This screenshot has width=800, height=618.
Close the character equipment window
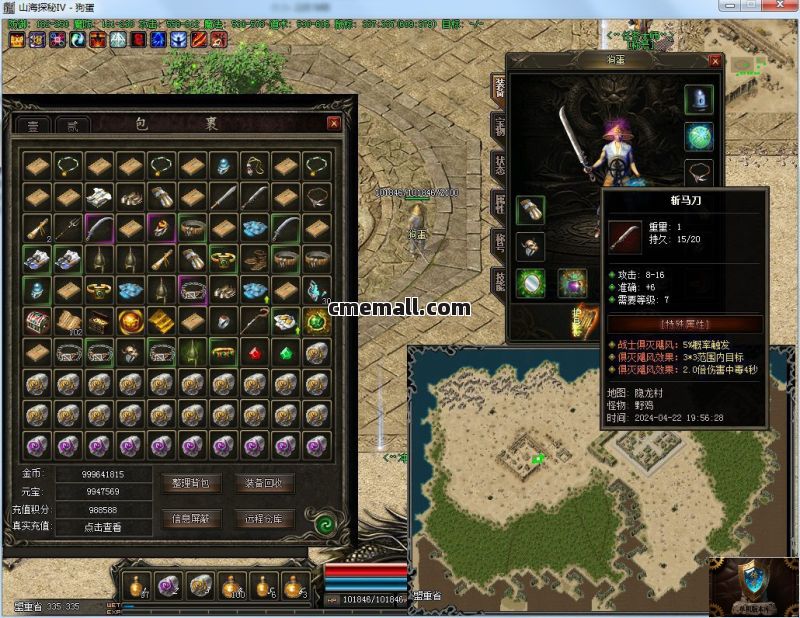click(714, 61)
